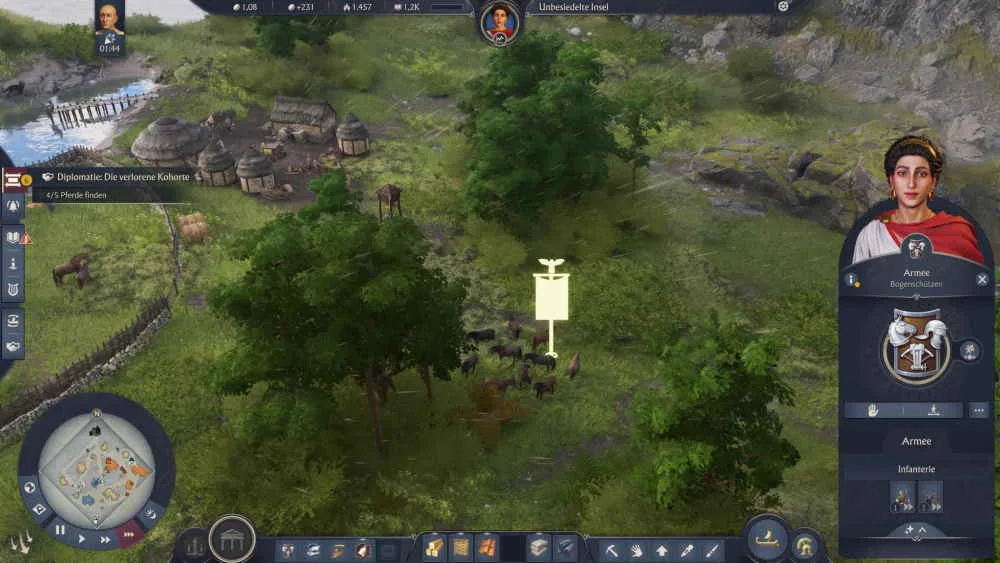Image resolution: width=1000 pixels, height=563 pixels.
Task: Close the Armee panel
Action: pyautogui.click(x=982, y=280)
